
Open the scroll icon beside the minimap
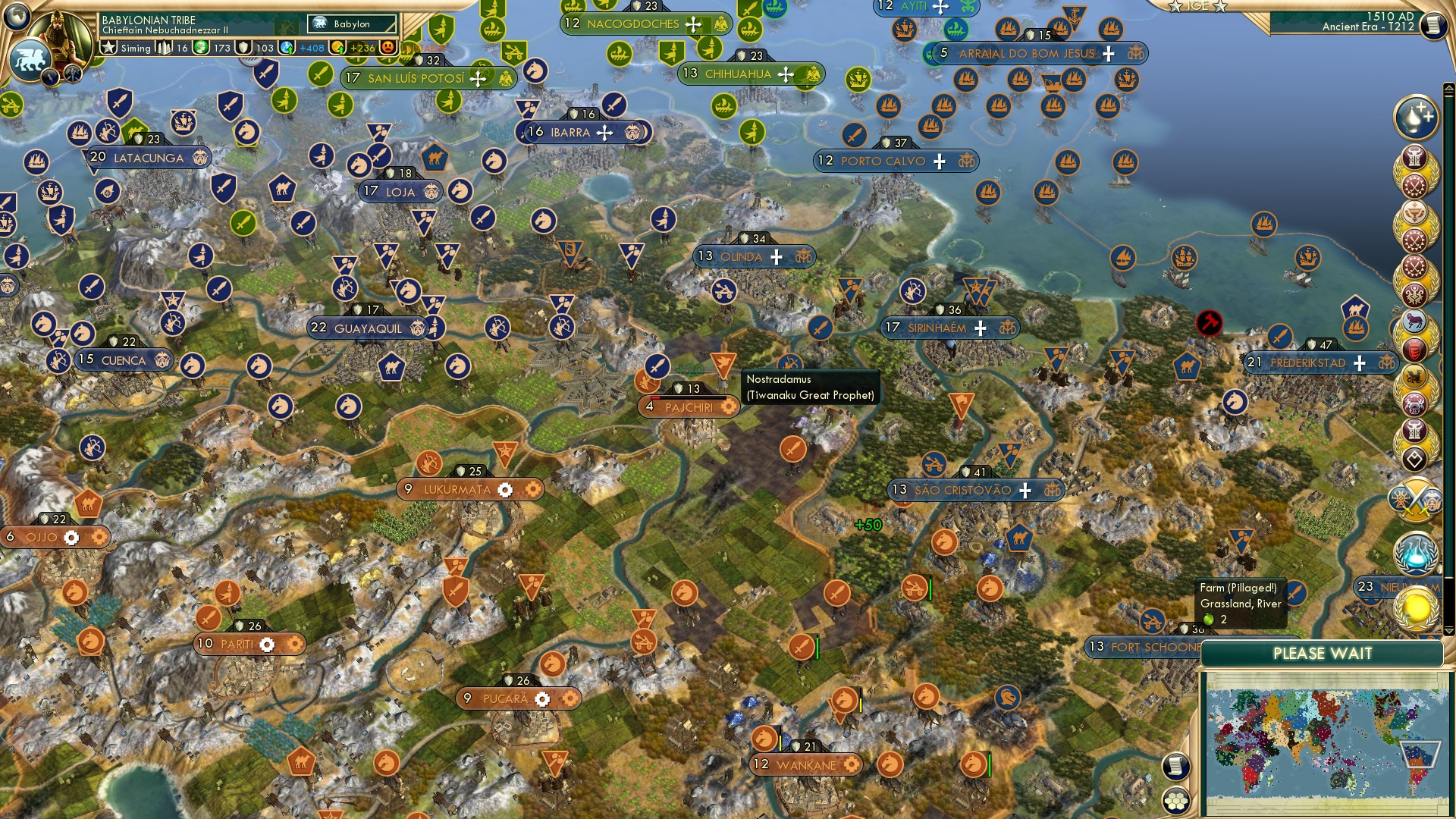click(1175, 767)
